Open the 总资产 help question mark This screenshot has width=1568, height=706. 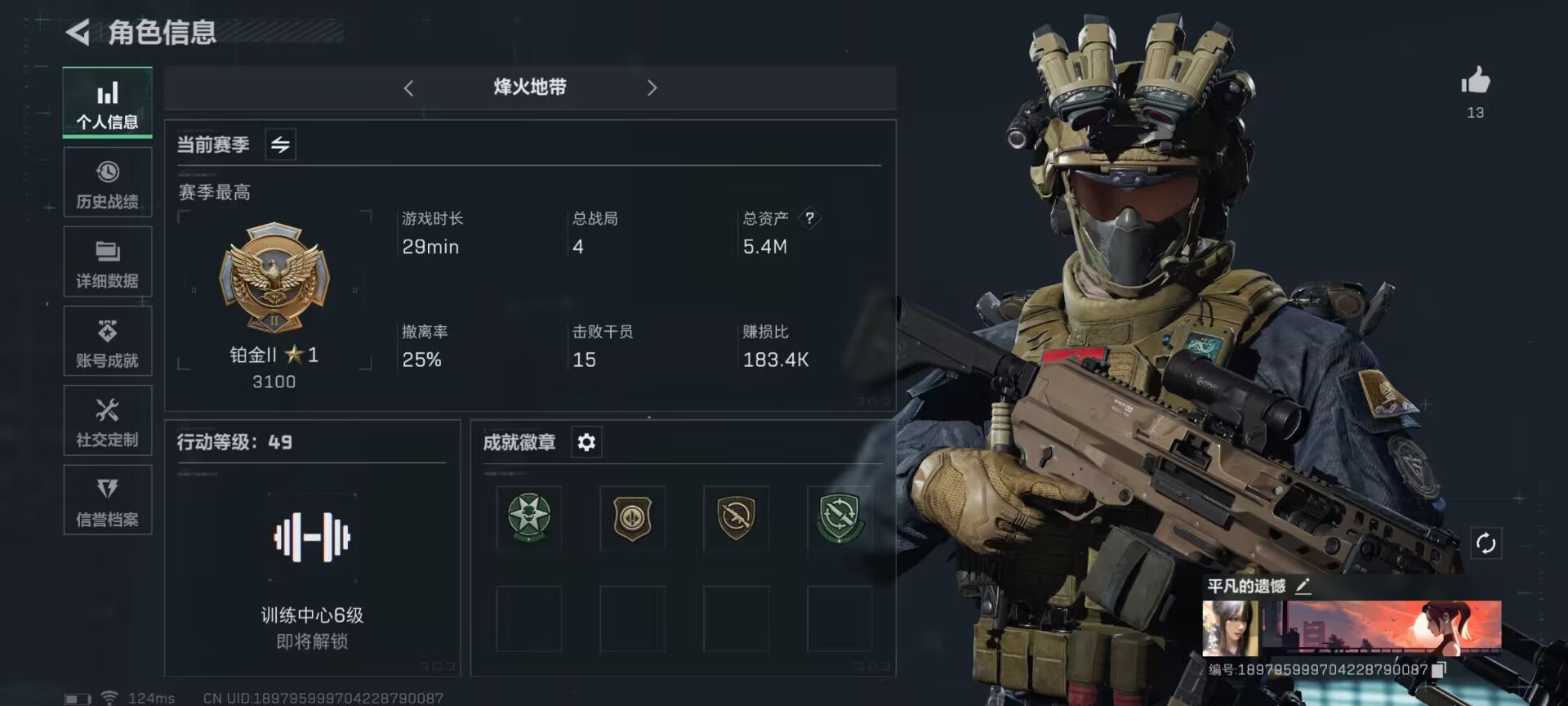(809, 217)
